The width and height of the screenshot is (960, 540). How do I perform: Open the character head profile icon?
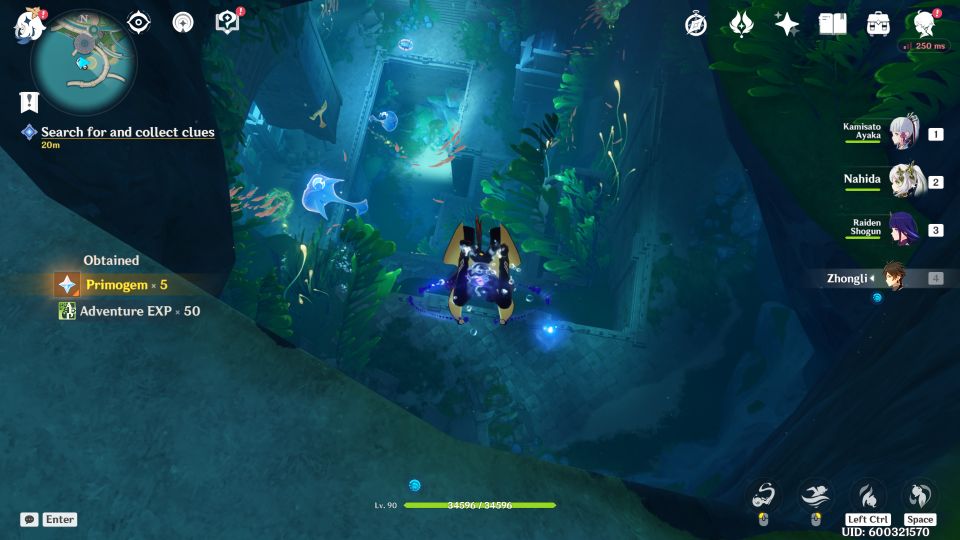pos(924,24)
